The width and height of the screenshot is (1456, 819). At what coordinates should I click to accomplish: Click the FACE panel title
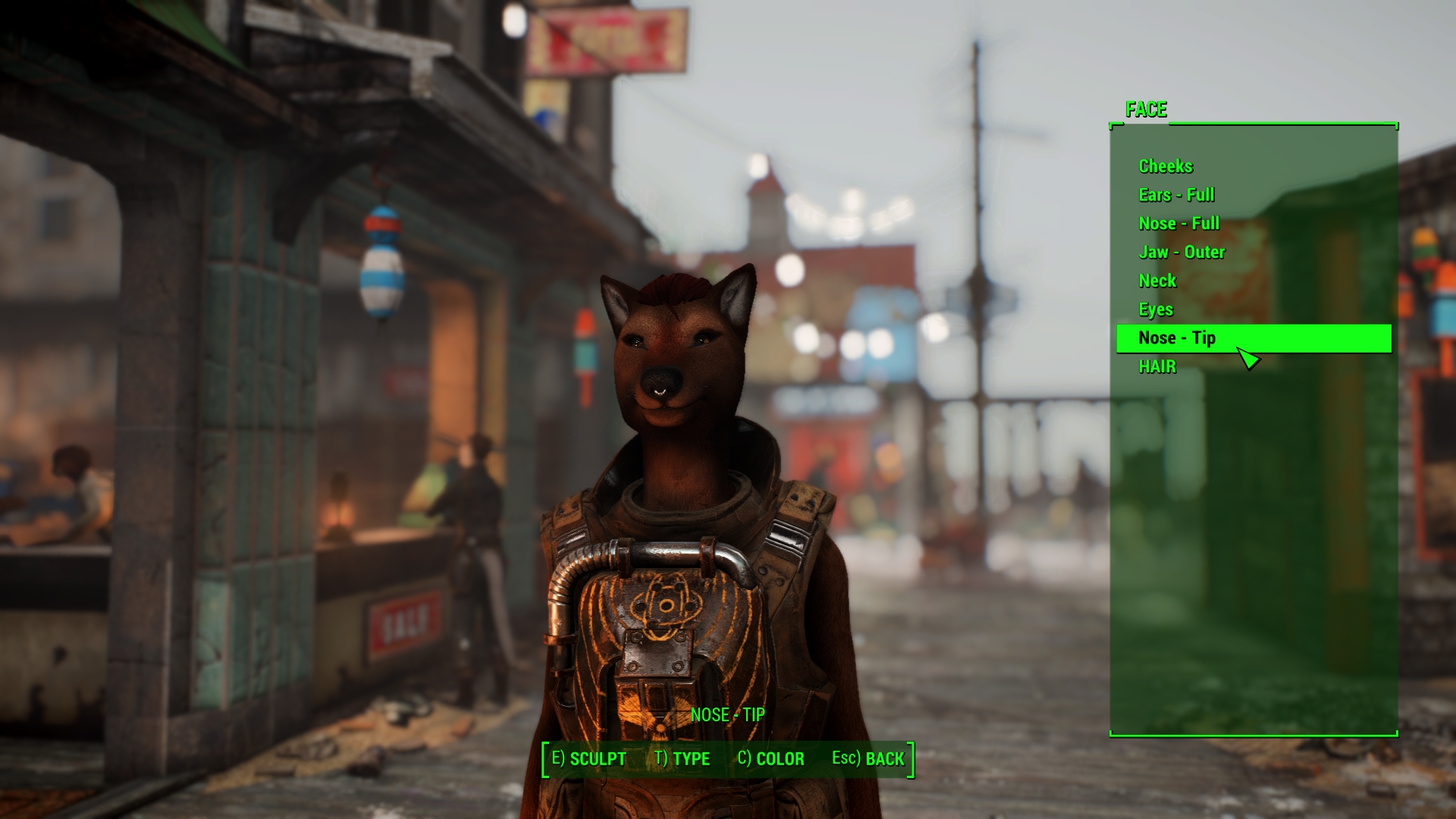(1147, 110)
